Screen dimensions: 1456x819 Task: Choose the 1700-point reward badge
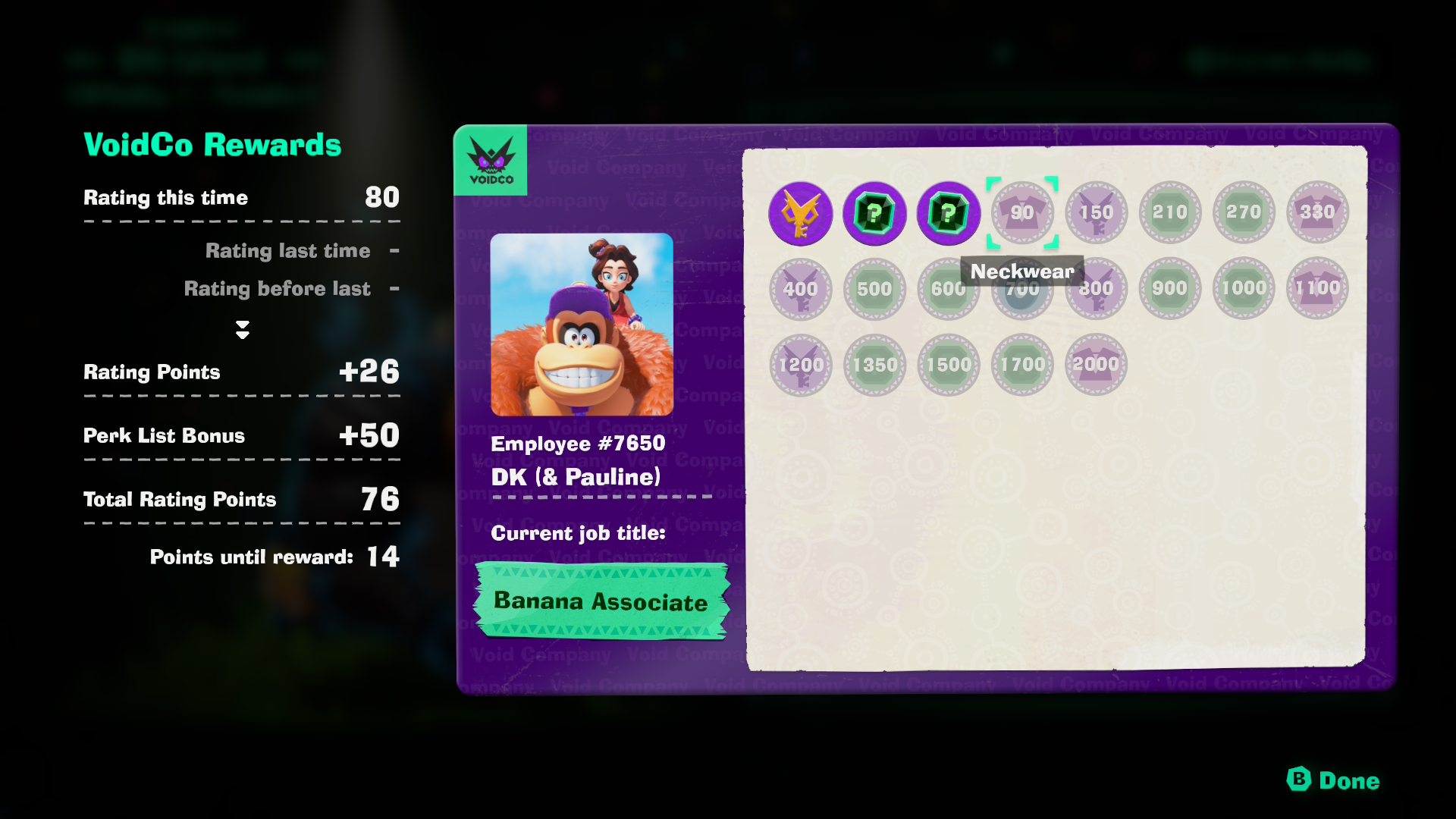tap(1022, 365)
